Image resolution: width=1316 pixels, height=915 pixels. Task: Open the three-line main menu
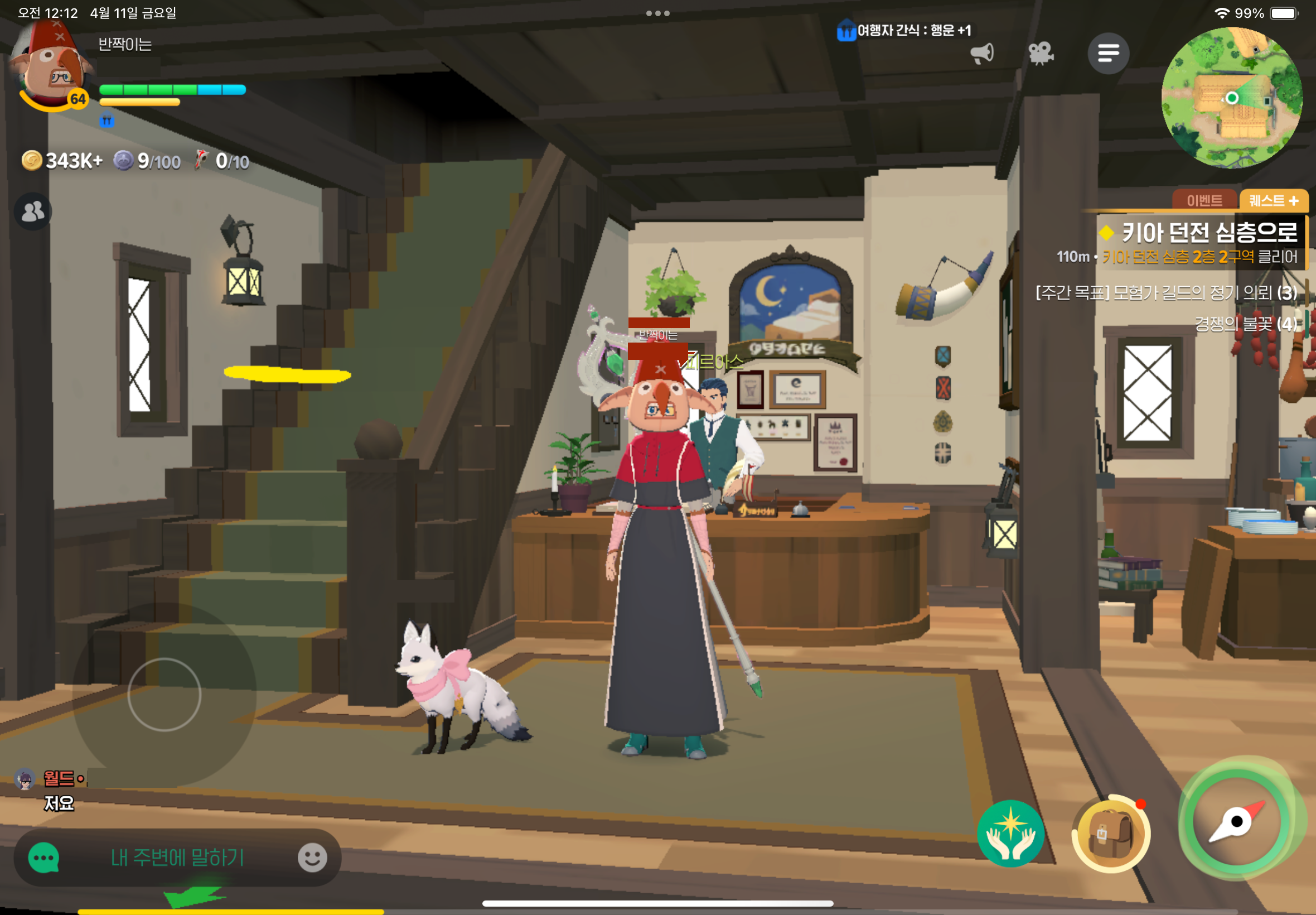tap(1108, 54)
